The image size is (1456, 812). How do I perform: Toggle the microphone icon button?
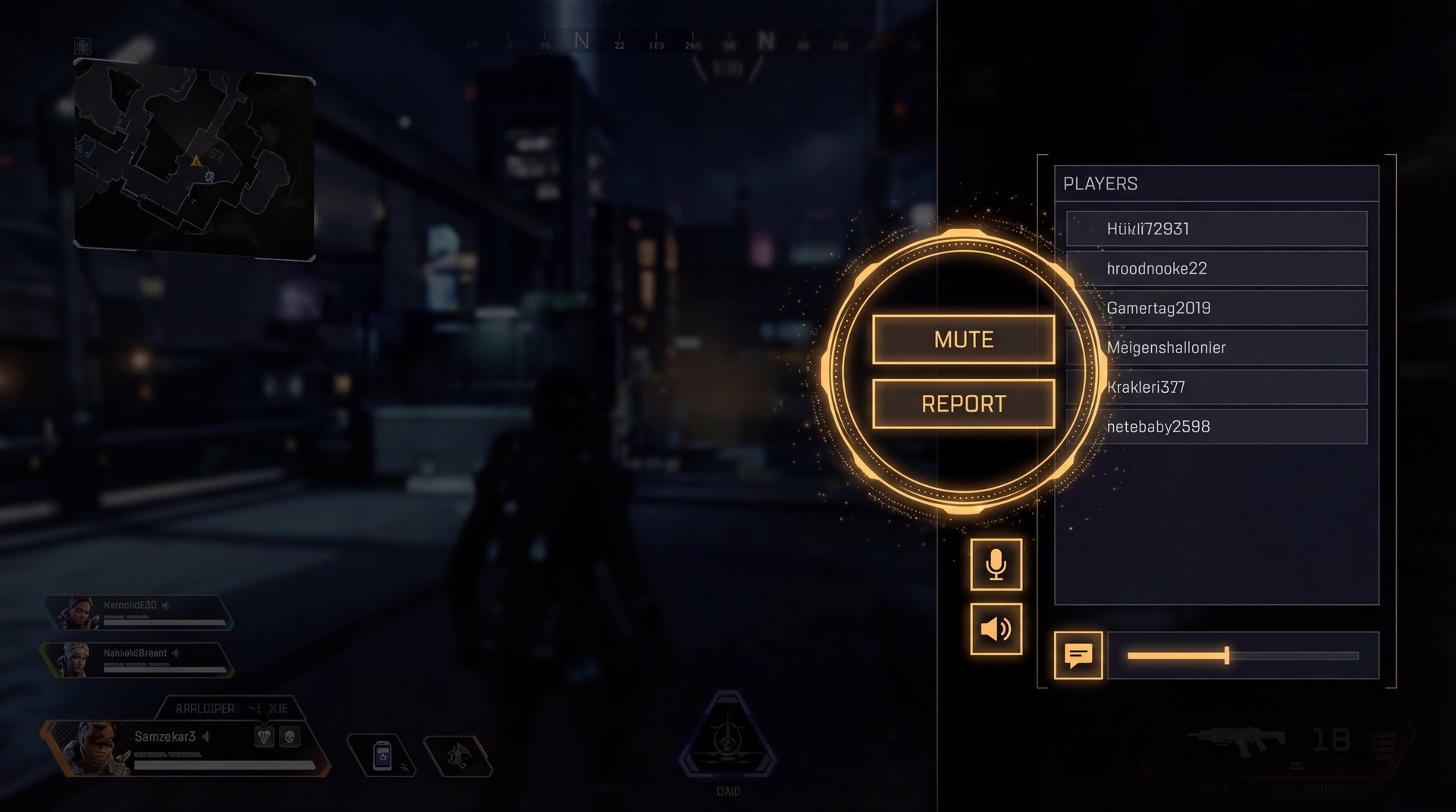[996, 565]
